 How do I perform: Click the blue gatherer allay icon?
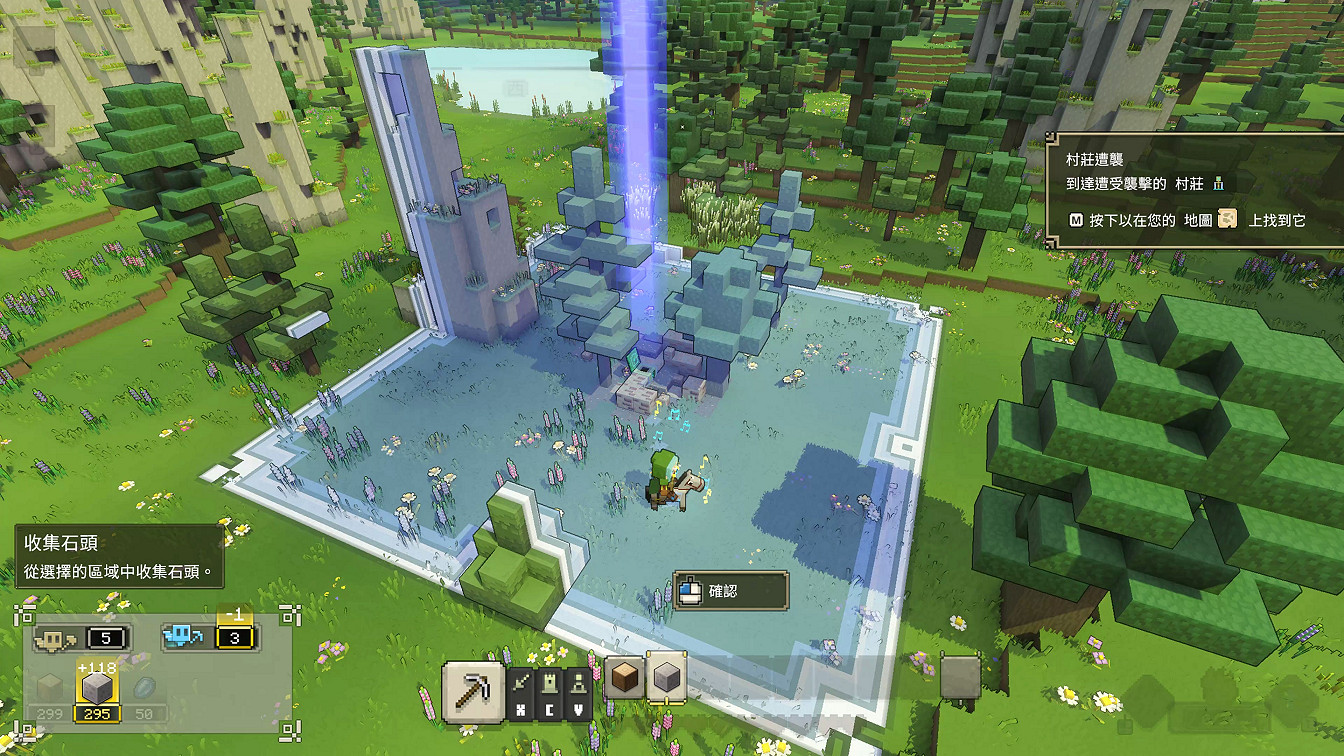(x=182, y=637)
